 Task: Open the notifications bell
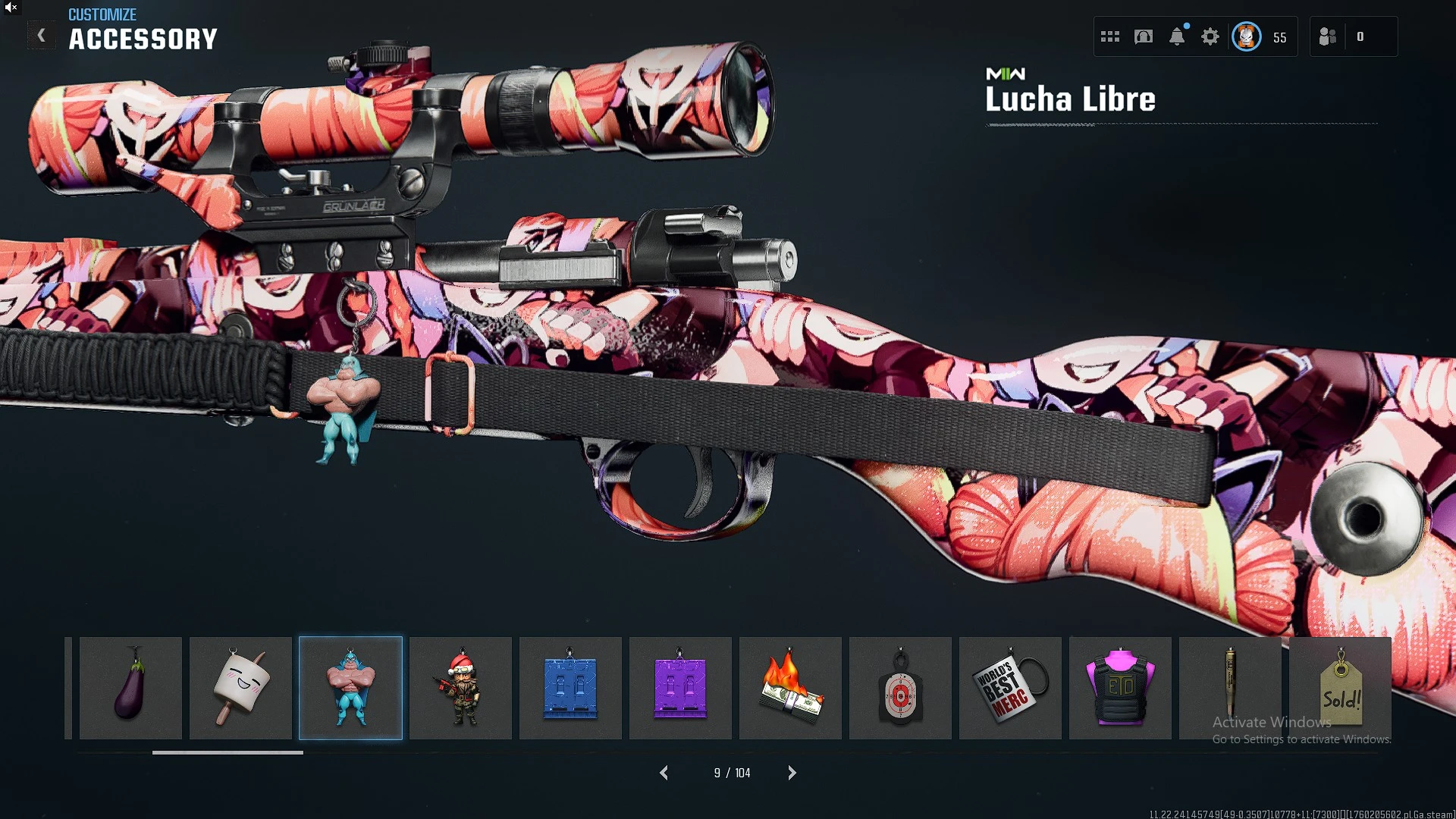[1177, 36]
